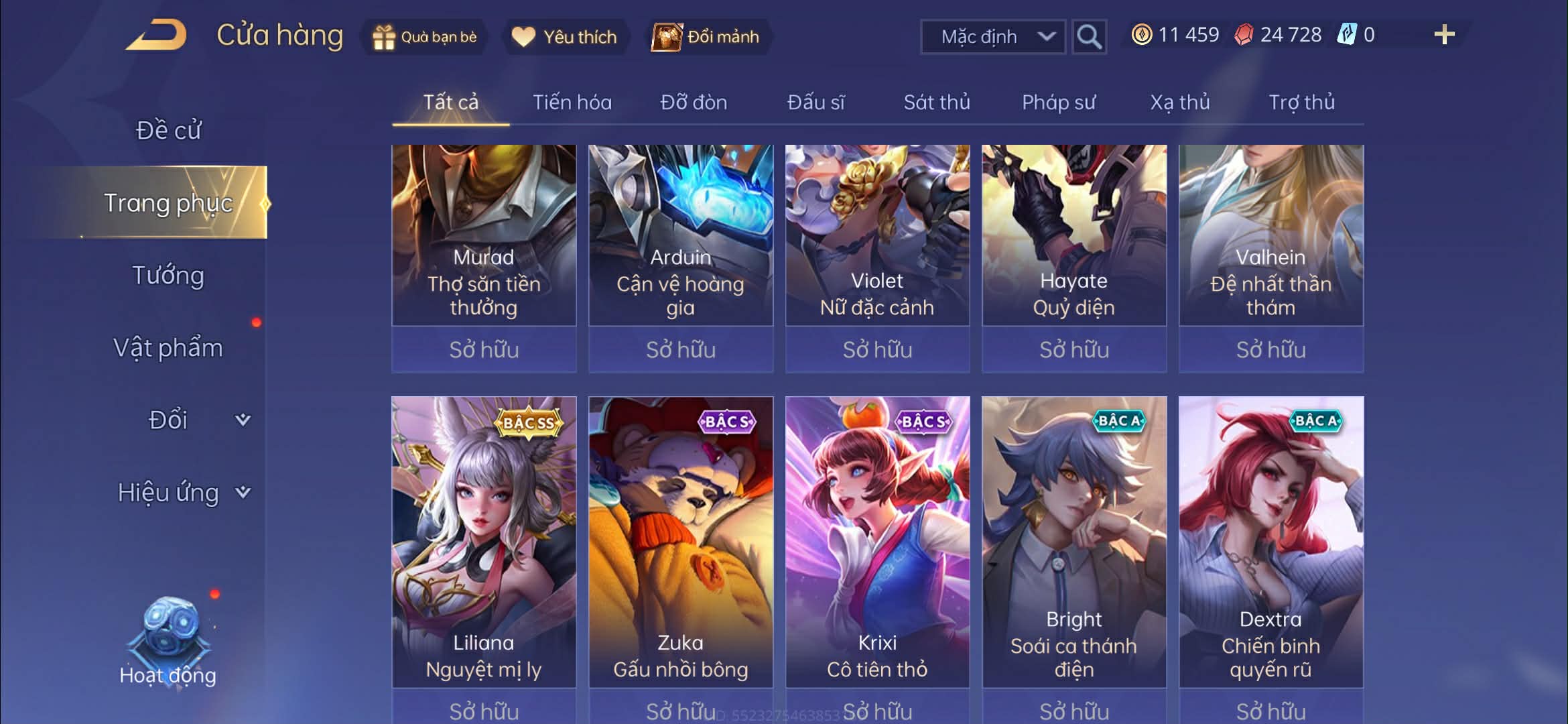Toggle the Yêu thích heart favorite filter
The height and width of the screenshot is (724, 1568).
pyautogui.click(x=523, y=37)
